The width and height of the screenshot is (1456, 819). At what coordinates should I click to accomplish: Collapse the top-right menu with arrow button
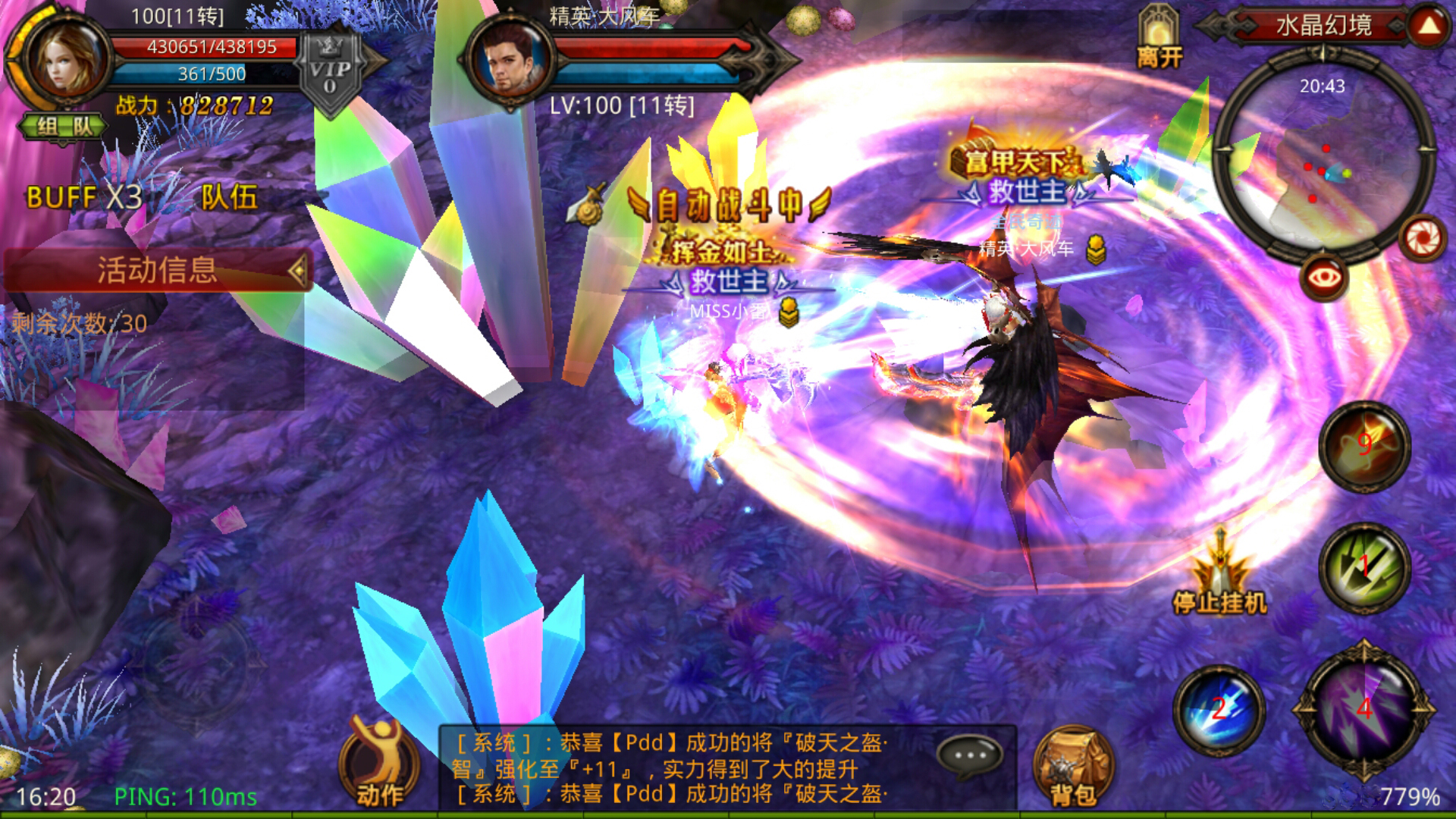coord(1429,26)
